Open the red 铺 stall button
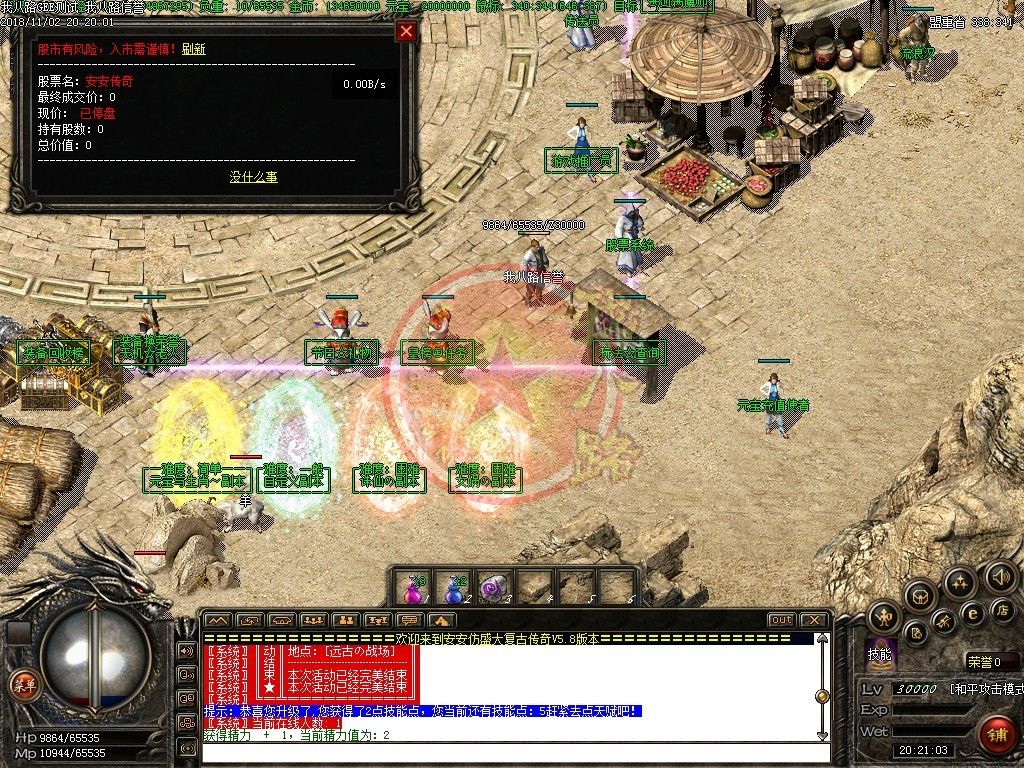 995,736
